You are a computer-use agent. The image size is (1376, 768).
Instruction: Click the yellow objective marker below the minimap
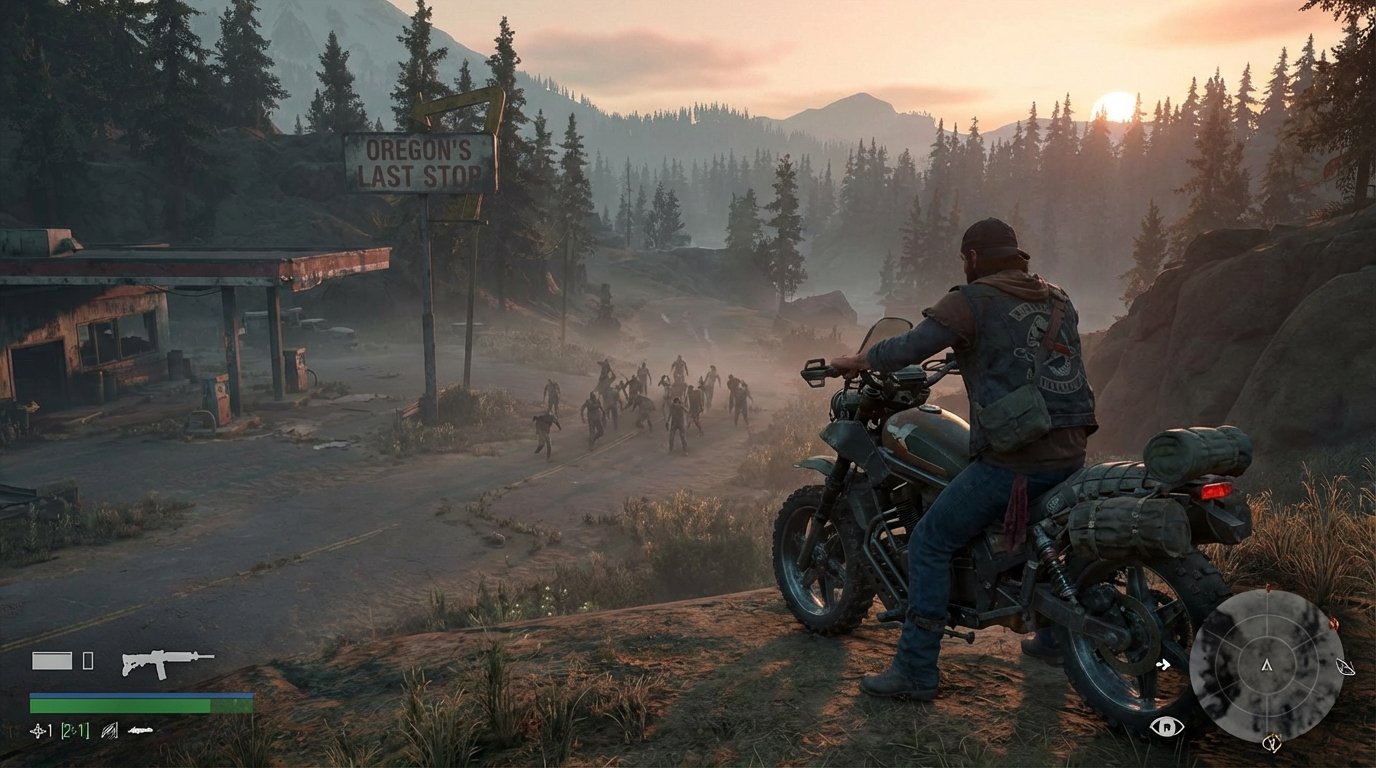(1272, 742)
